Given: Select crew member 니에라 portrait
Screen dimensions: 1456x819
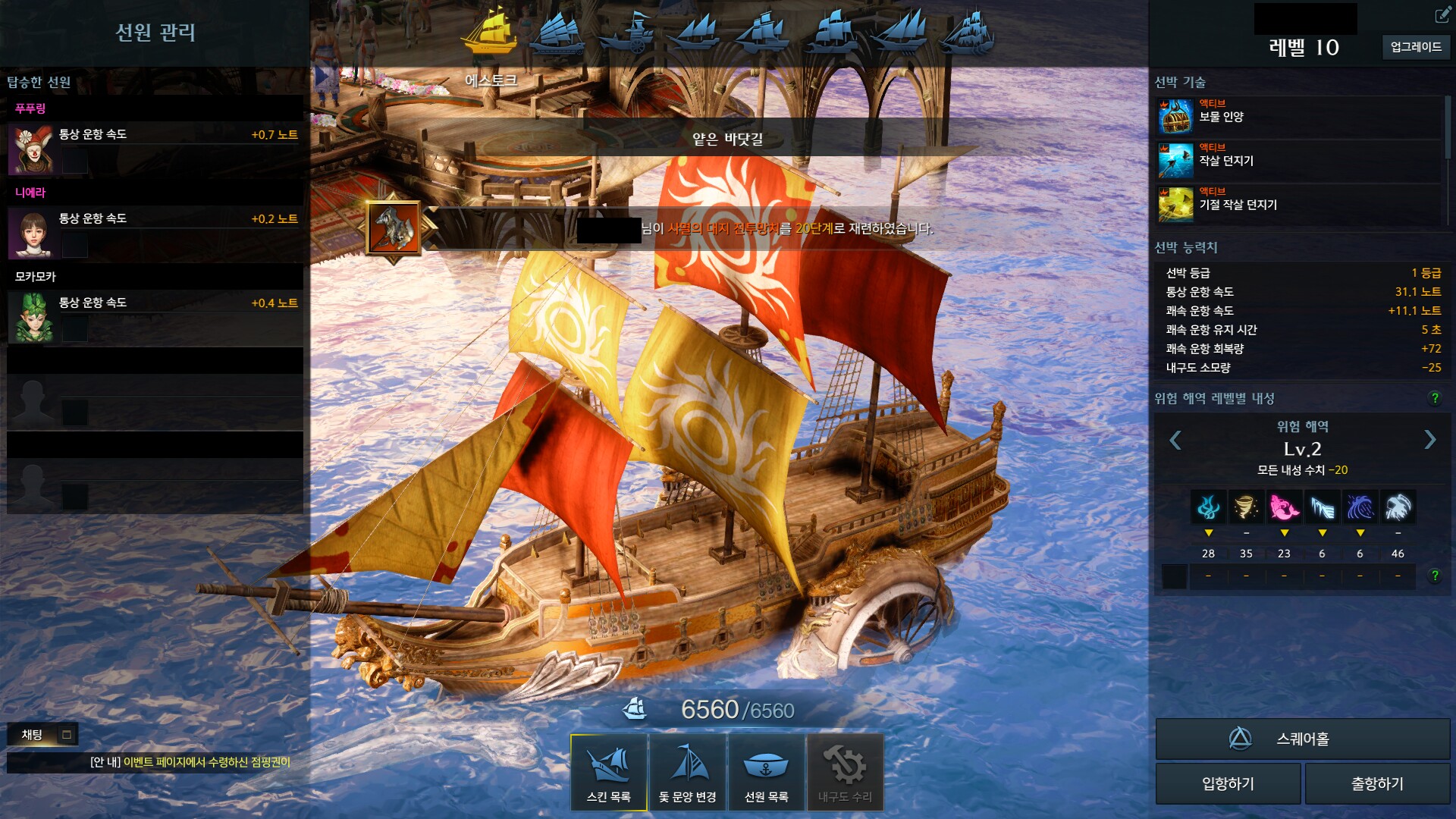Looking at the screenshot, I should [31, 233].
